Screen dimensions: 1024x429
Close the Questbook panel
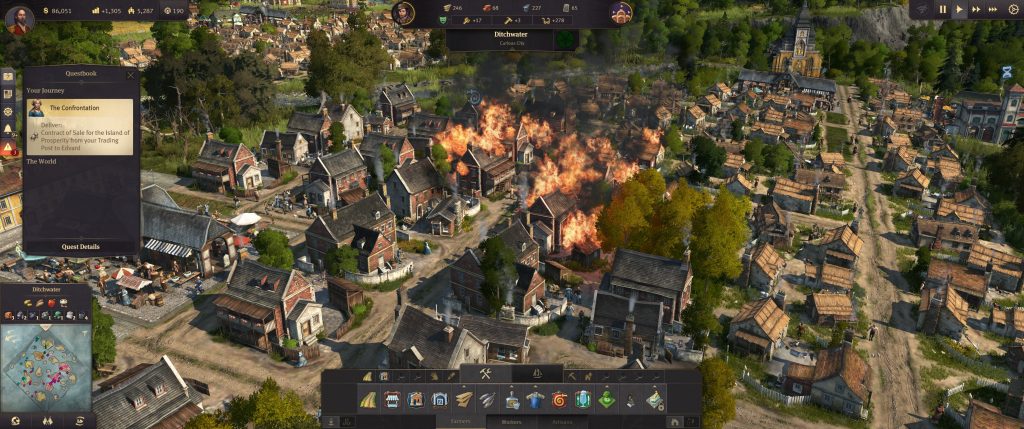tap(130, 75)
